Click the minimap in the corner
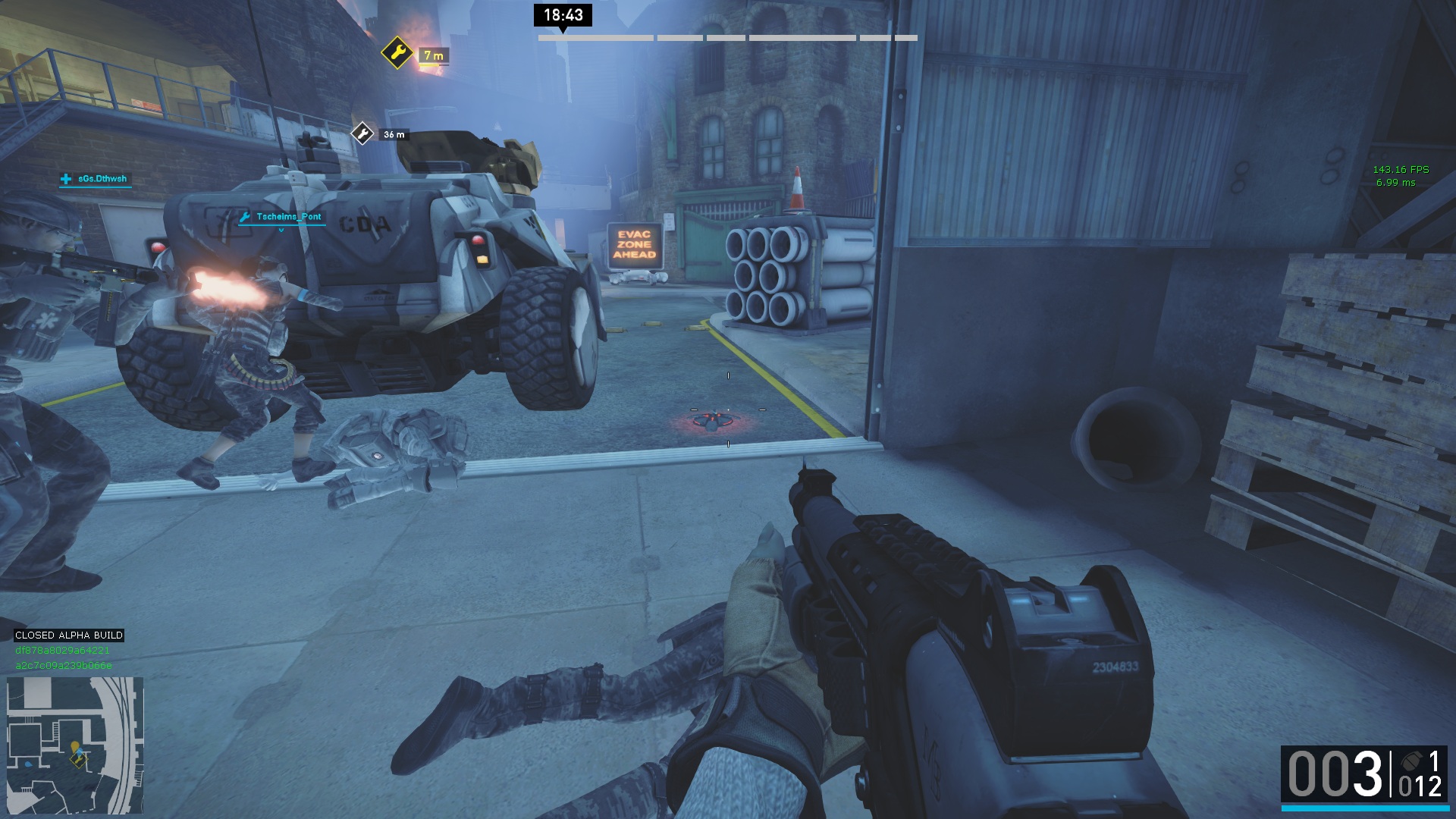Image resolution: width=1456 pixels, height=819 pixels. (74, 745)
